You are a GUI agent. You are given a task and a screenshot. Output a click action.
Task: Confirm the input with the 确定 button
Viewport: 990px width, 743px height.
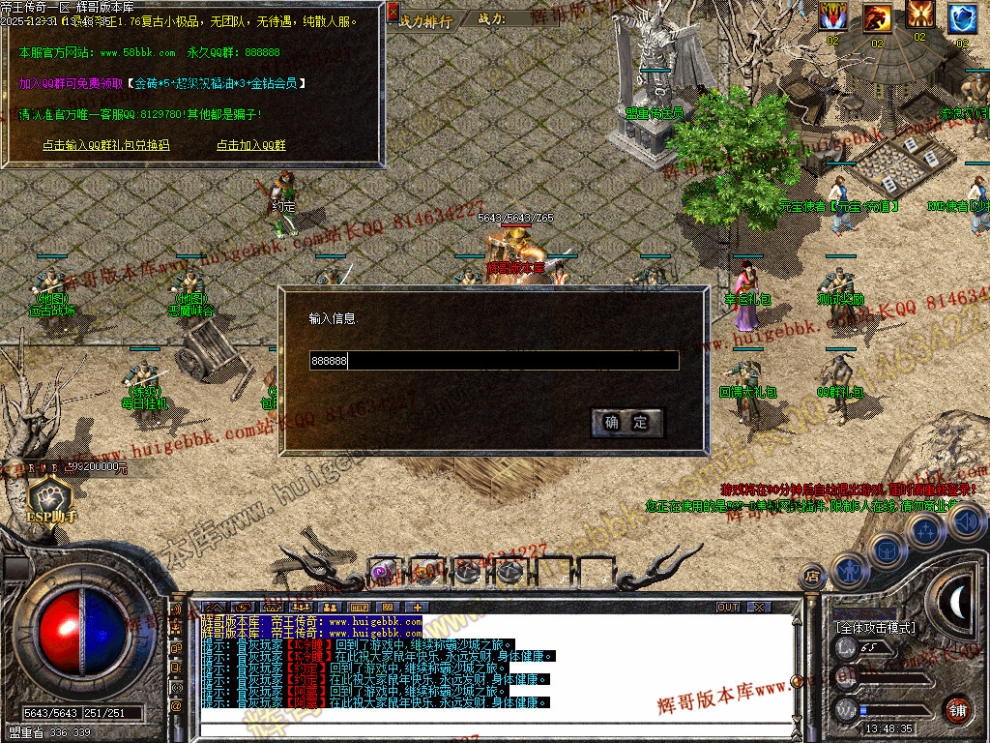coord(627,422)
